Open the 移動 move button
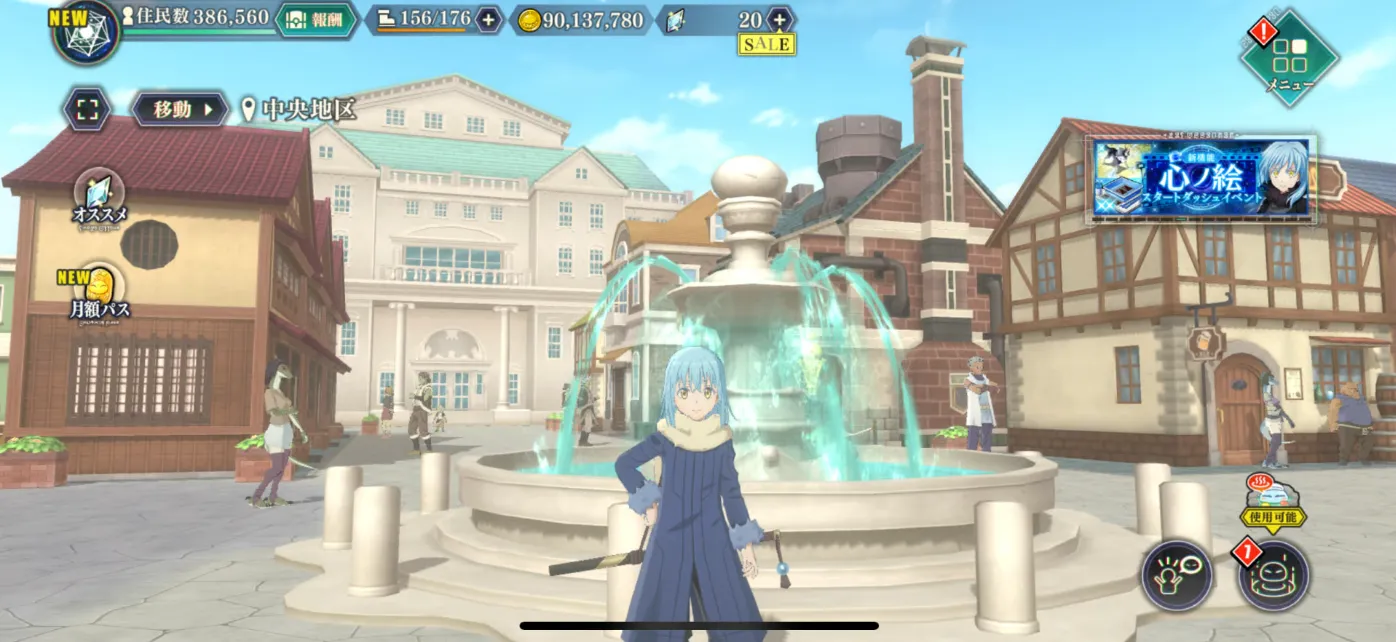The width and height of the screenshot is (1396, 642). 179,109
